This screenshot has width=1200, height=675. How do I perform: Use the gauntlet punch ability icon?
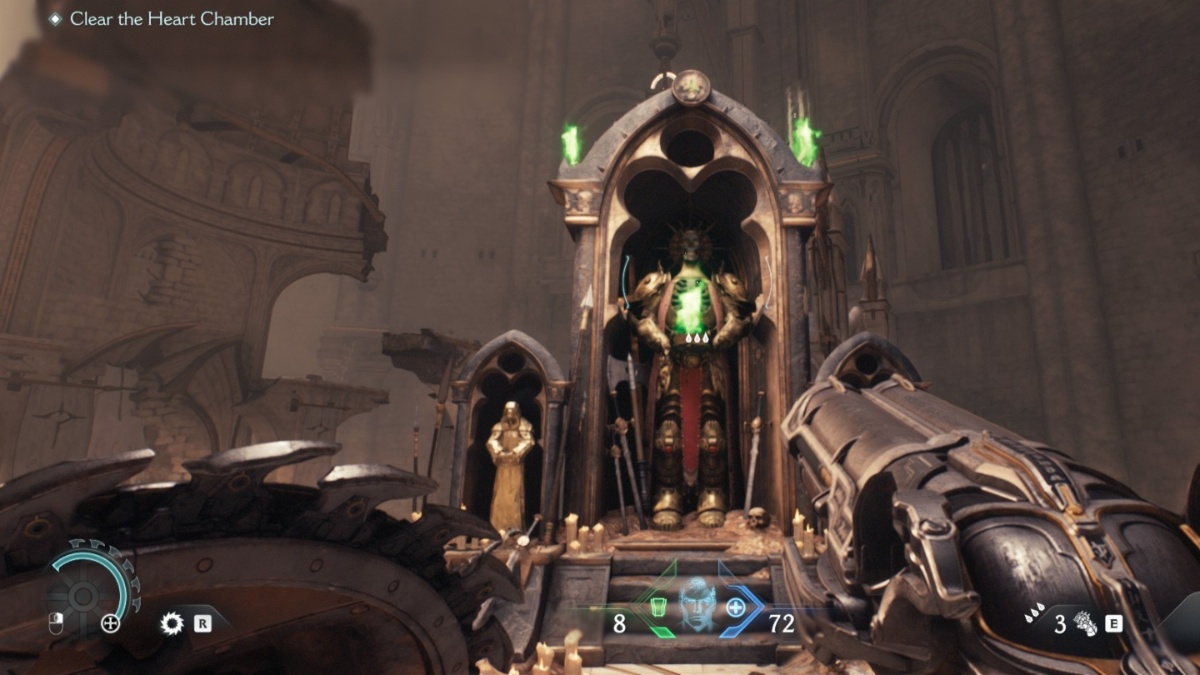pyautogui.click(x=1084, y=624)
